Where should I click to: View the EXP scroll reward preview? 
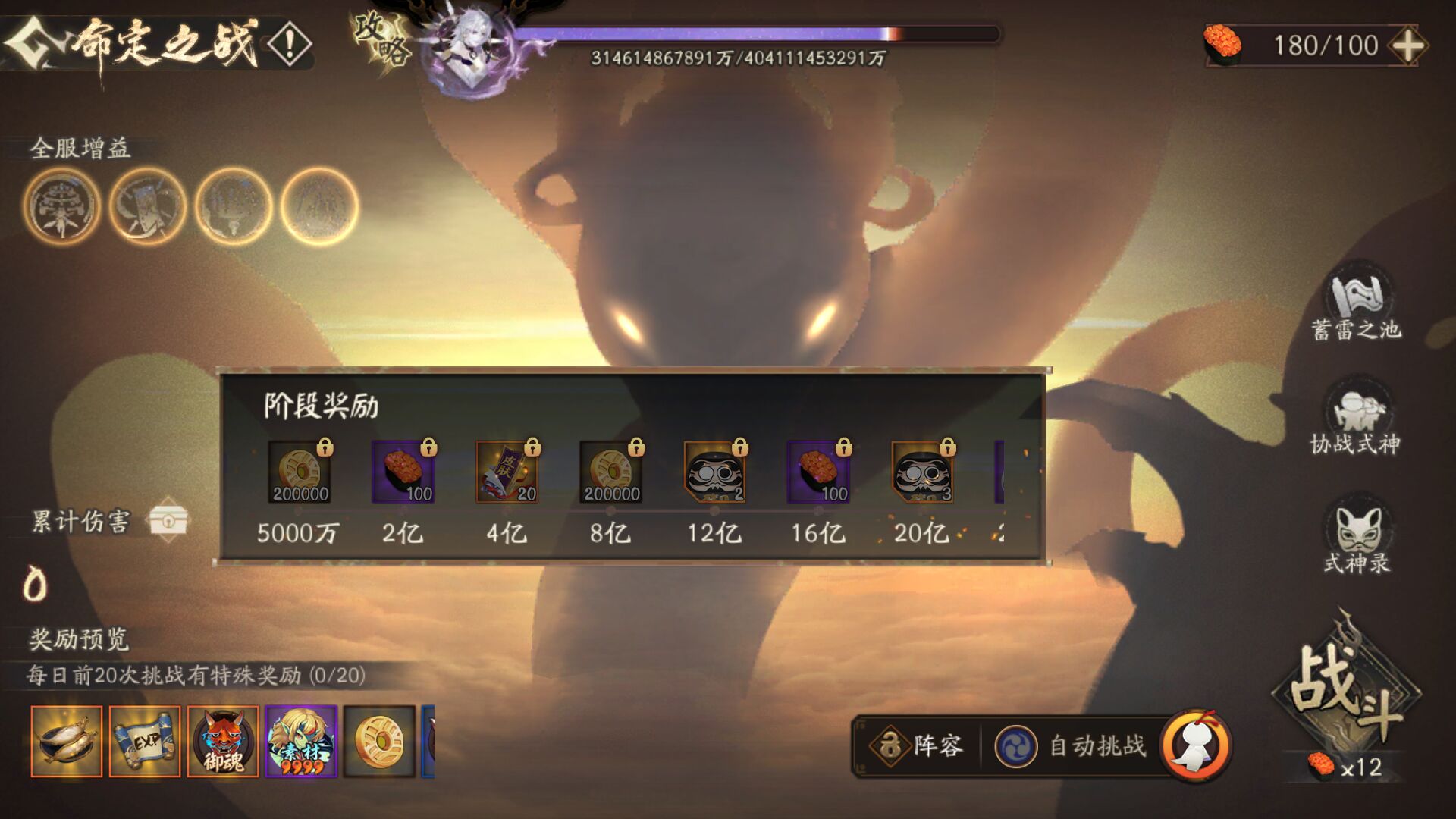145,741
